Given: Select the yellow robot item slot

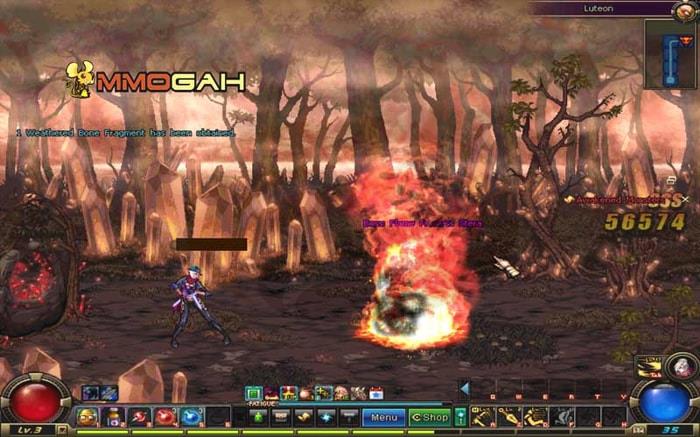Looking at the screenshot, I should point(88,416).
